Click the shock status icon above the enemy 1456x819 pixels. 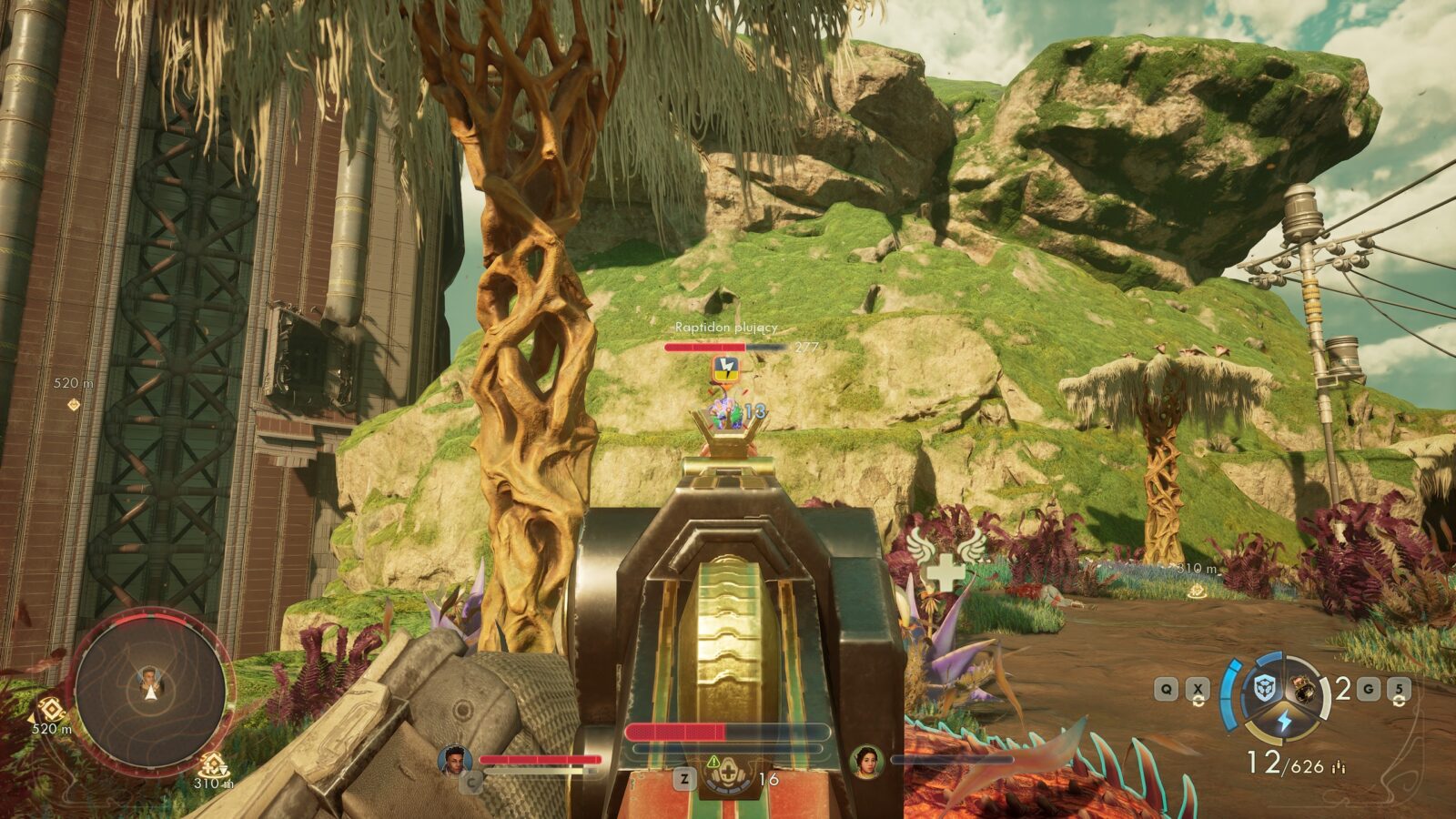pyautogui.click(x=727, y=368)
